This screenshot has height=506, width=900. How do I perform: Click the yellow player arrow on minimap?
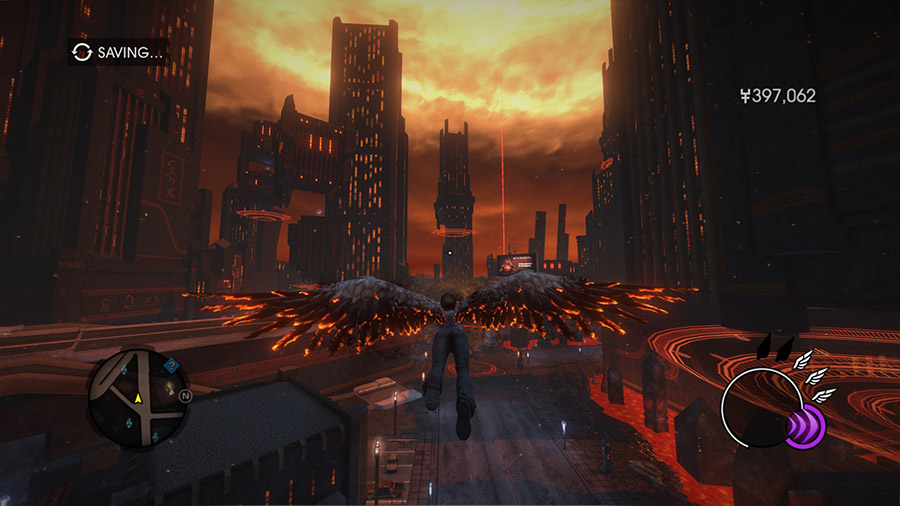click(139, 399)
